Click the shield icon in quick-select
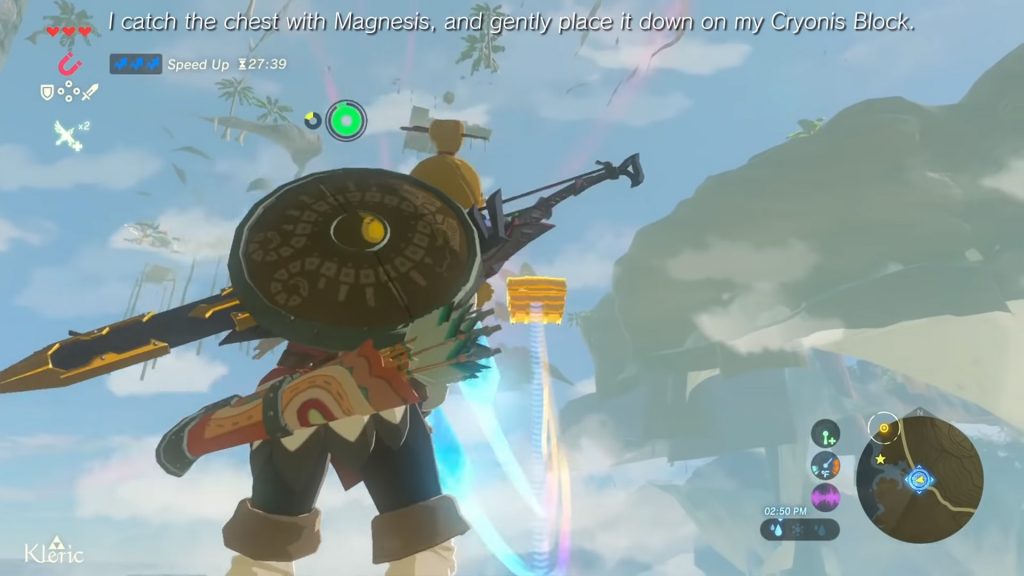The height and width of the screenshot is (576, 1024). point(47,92)
